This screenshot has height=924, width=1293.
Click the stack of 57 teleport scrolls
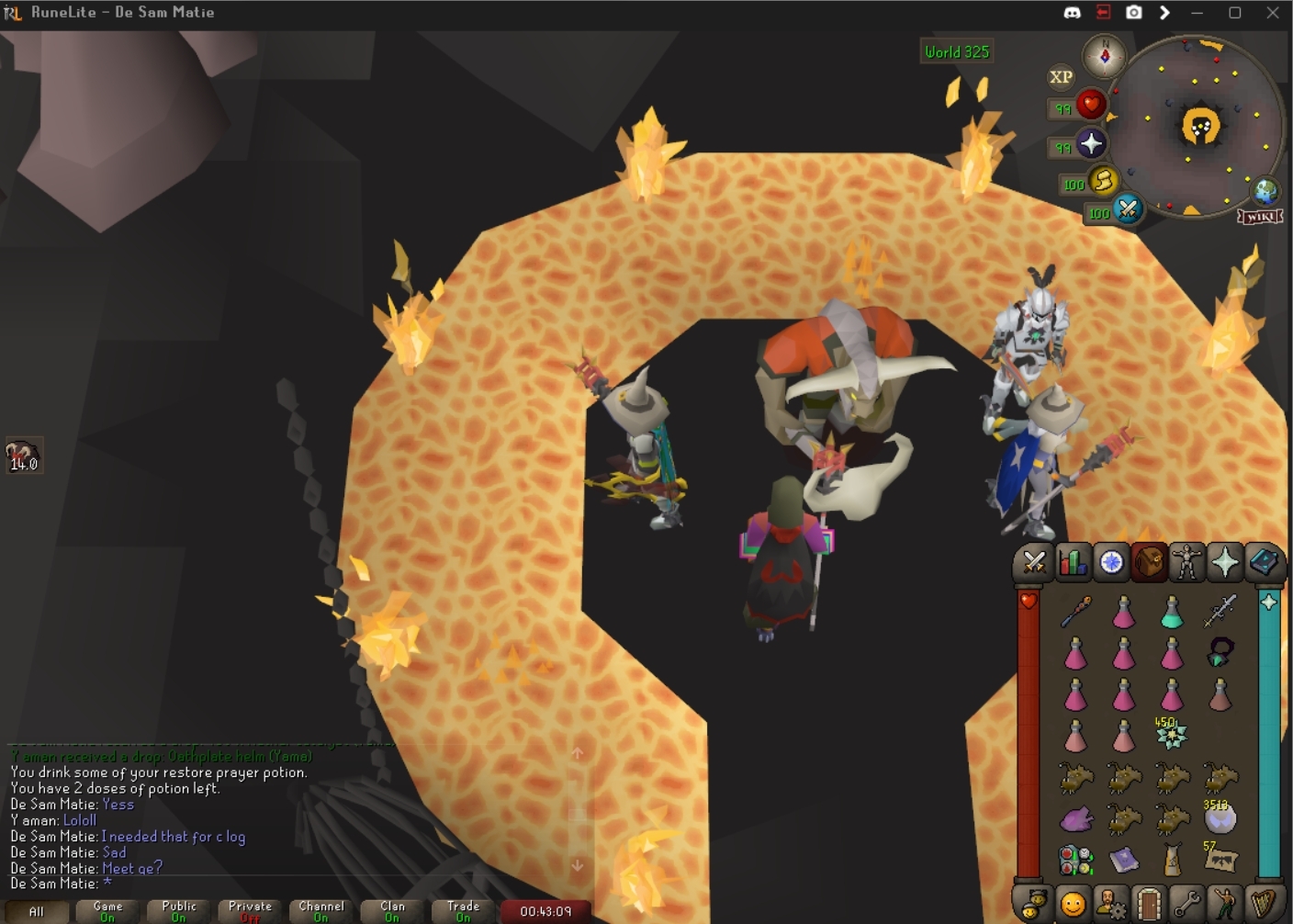[x=1220, y=858]
